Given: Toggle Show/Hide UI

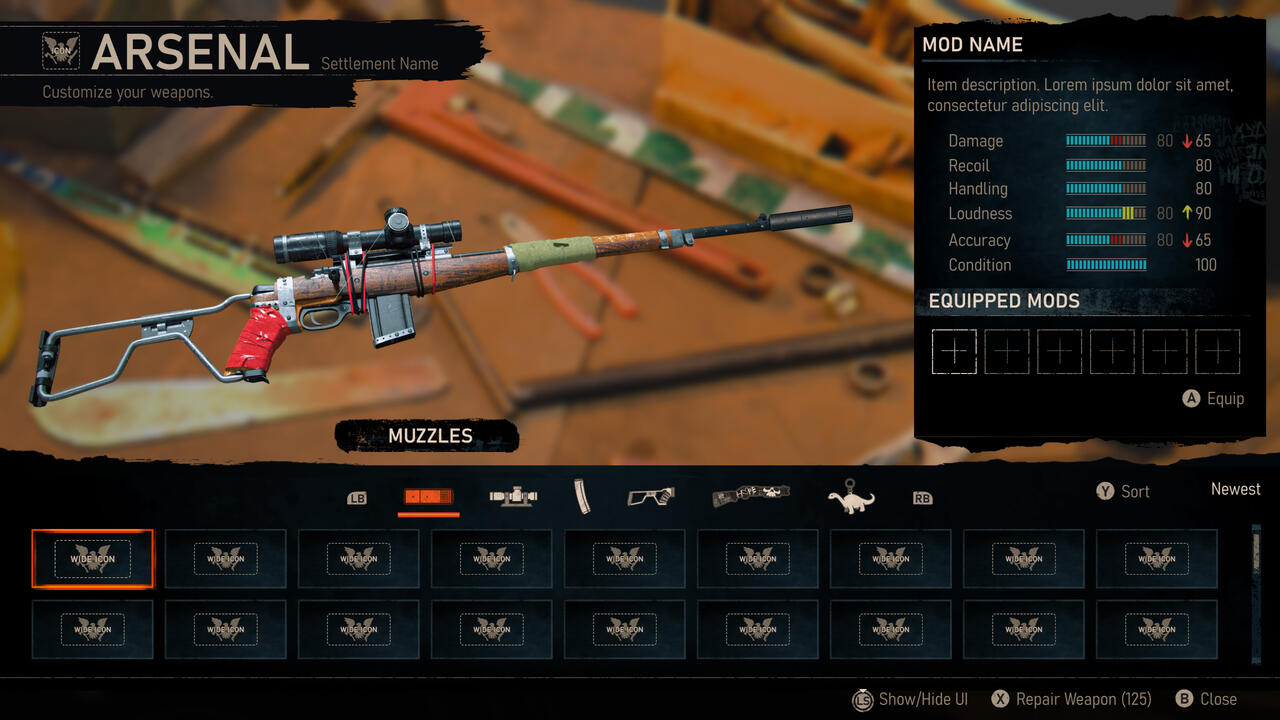Looking at the screenshot, I should [x=910, y=699].
